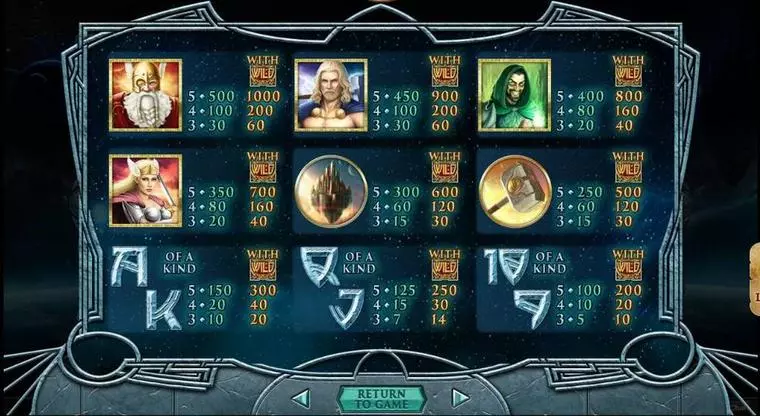
Task: Advance to the next paytable page
Action: [x=459, y=398]
